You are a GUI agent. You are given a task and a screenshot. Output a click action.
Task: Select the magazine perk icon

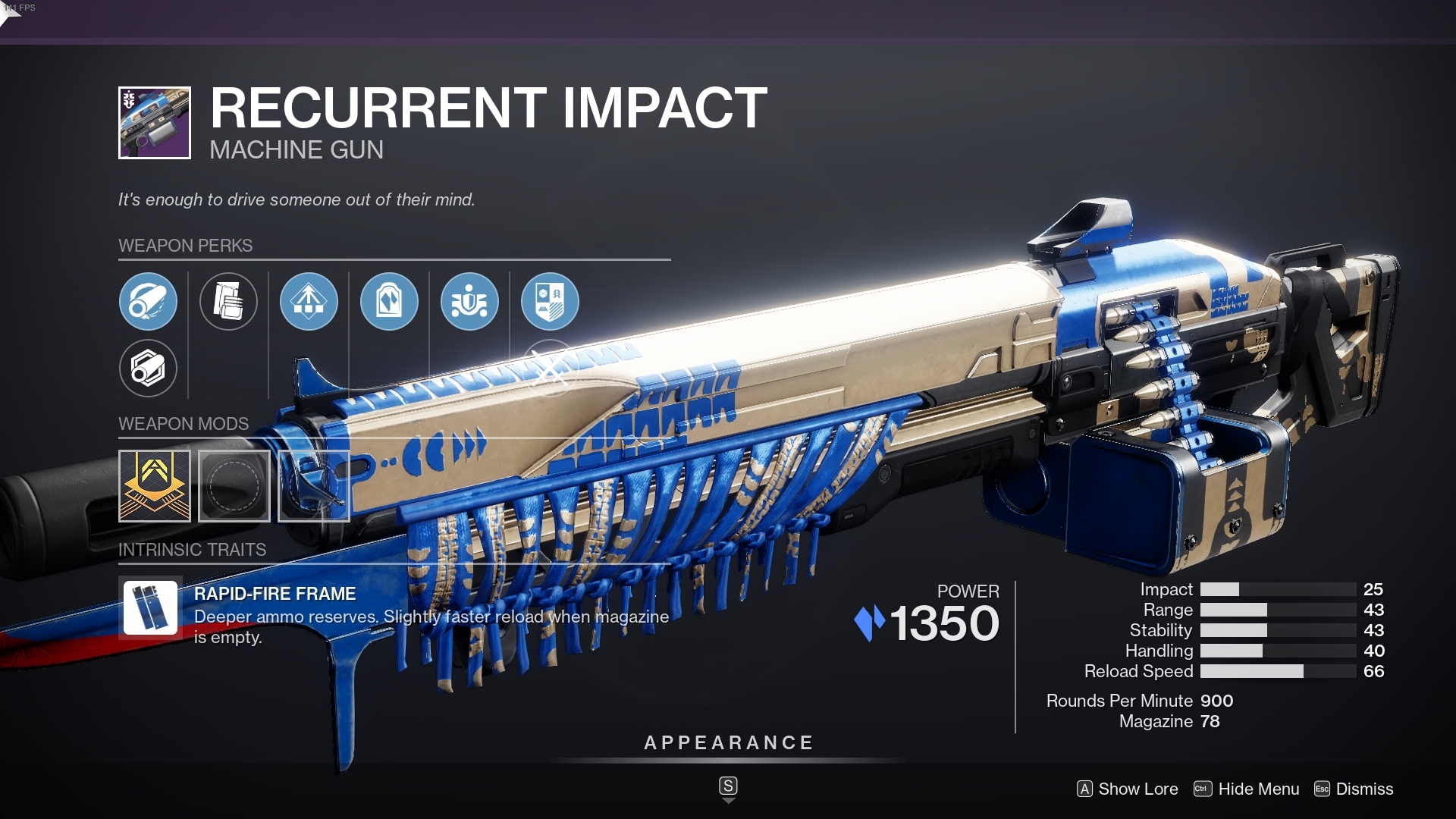[x=230, y=301]
